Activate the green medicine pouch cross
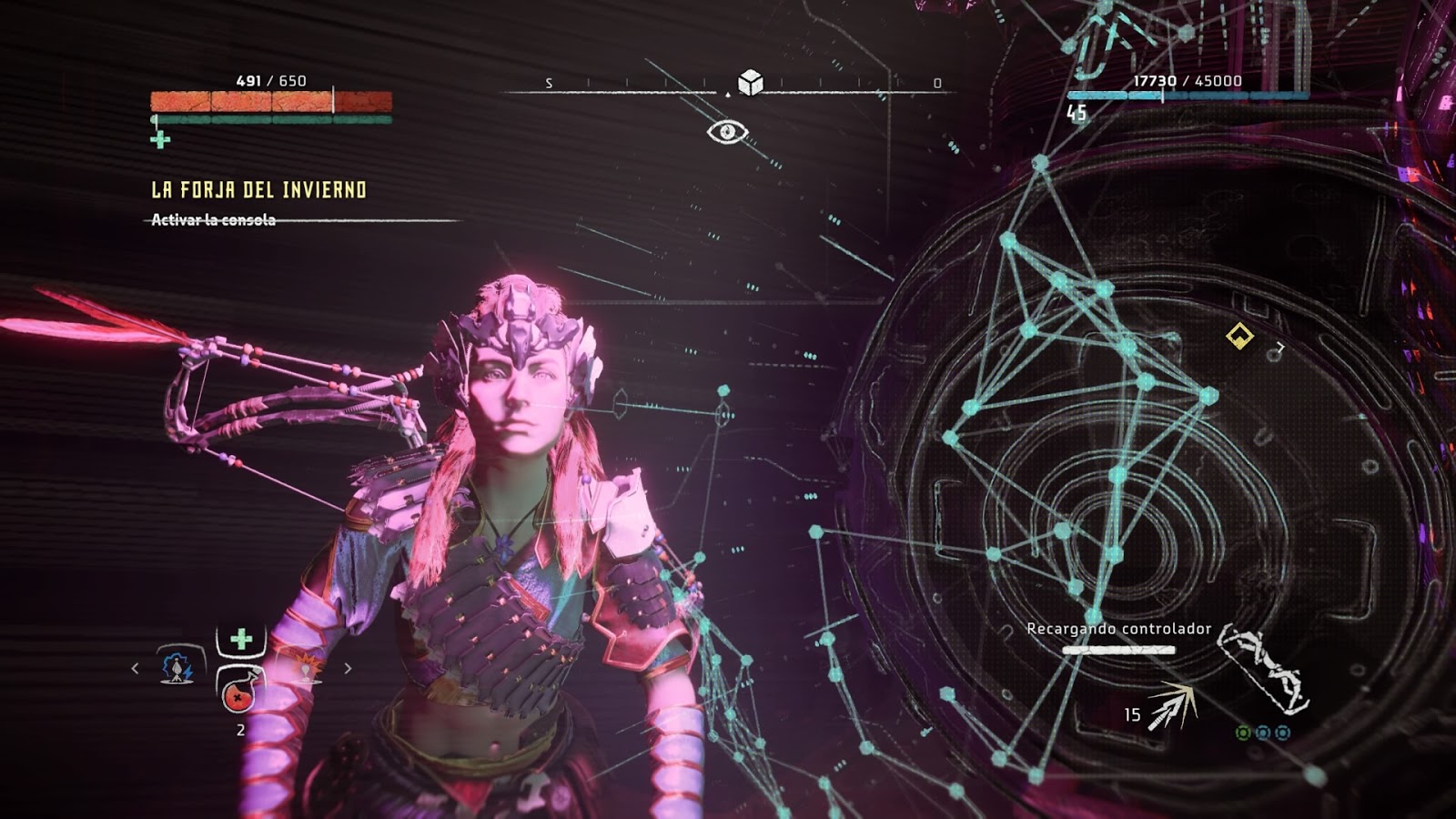This screenshot has width=1456, height=819. pyautogui.click(x=241, y=640)
